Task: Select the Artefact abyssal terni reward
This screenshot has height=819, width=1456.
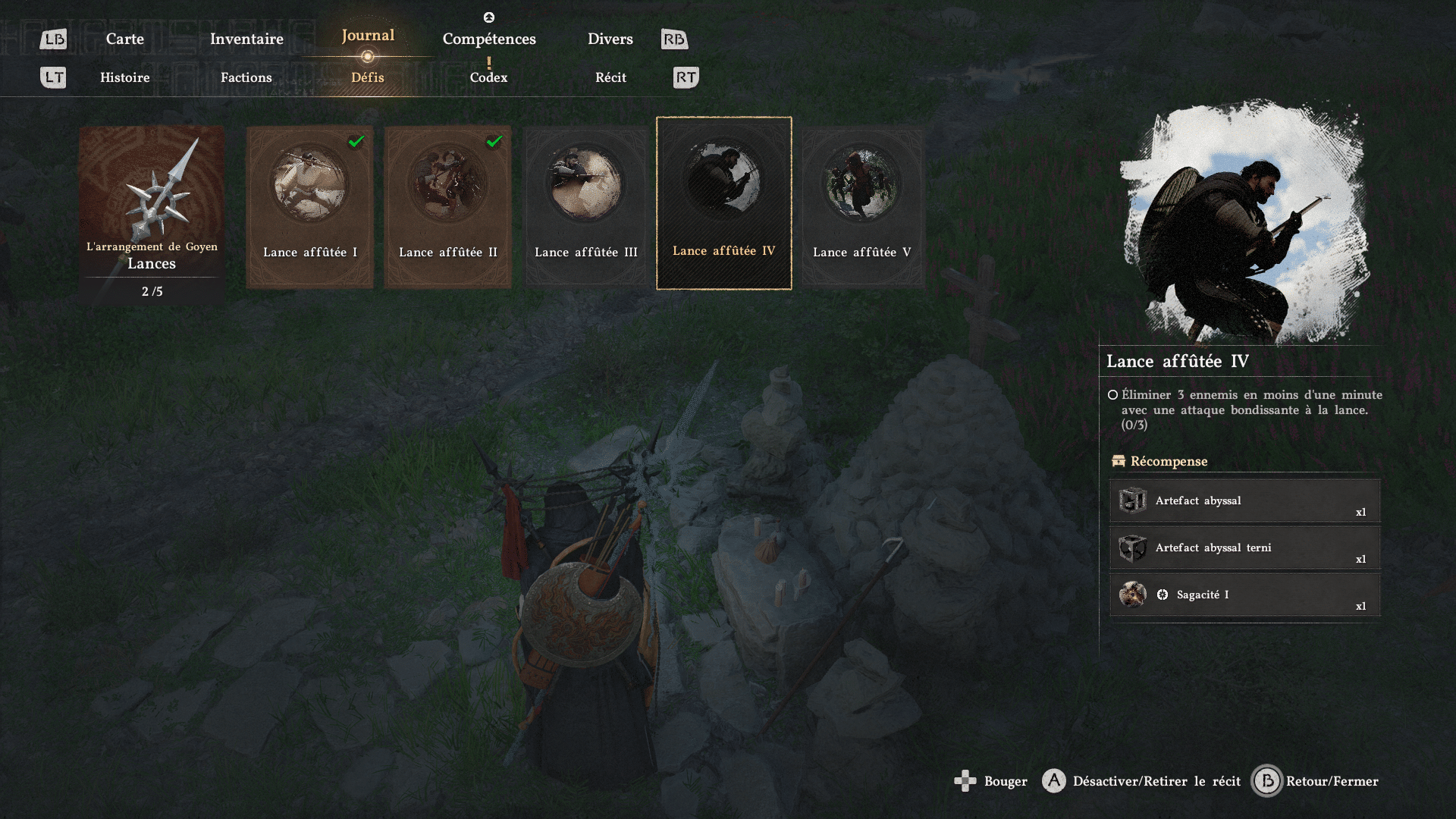Action: (x=1244, y=548)
